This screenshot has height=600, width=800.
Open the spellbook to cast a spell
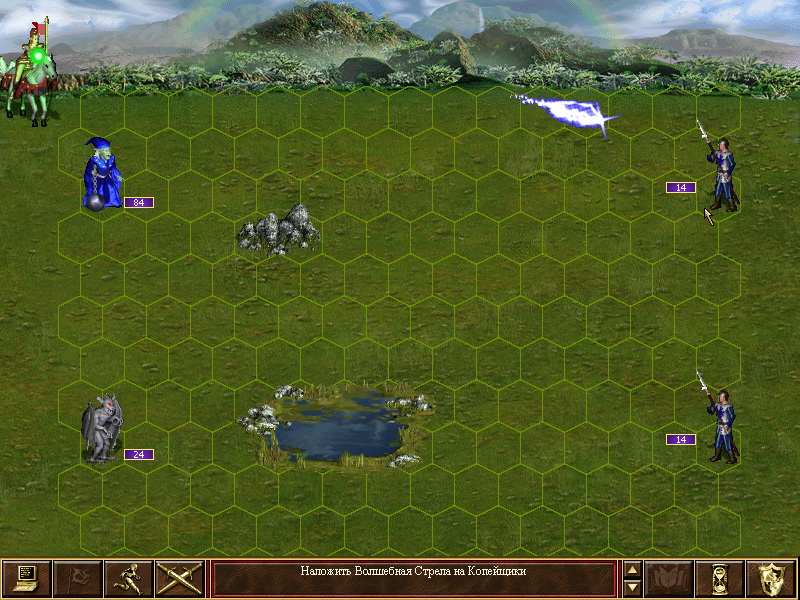tap(669, 578)
